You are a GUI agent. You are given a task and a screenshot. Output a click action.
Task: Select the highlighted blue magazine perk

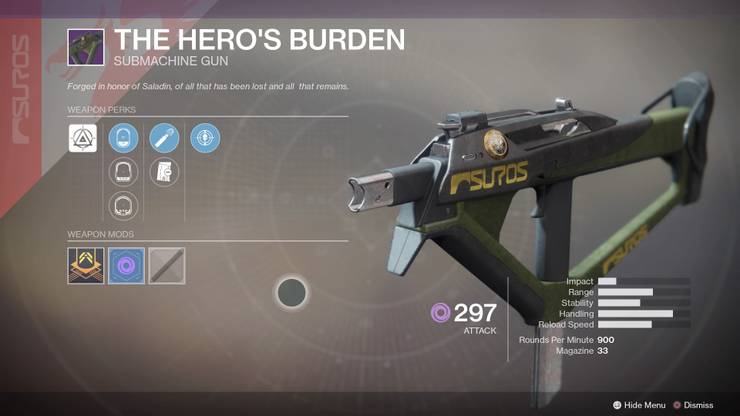pos(164,138)
